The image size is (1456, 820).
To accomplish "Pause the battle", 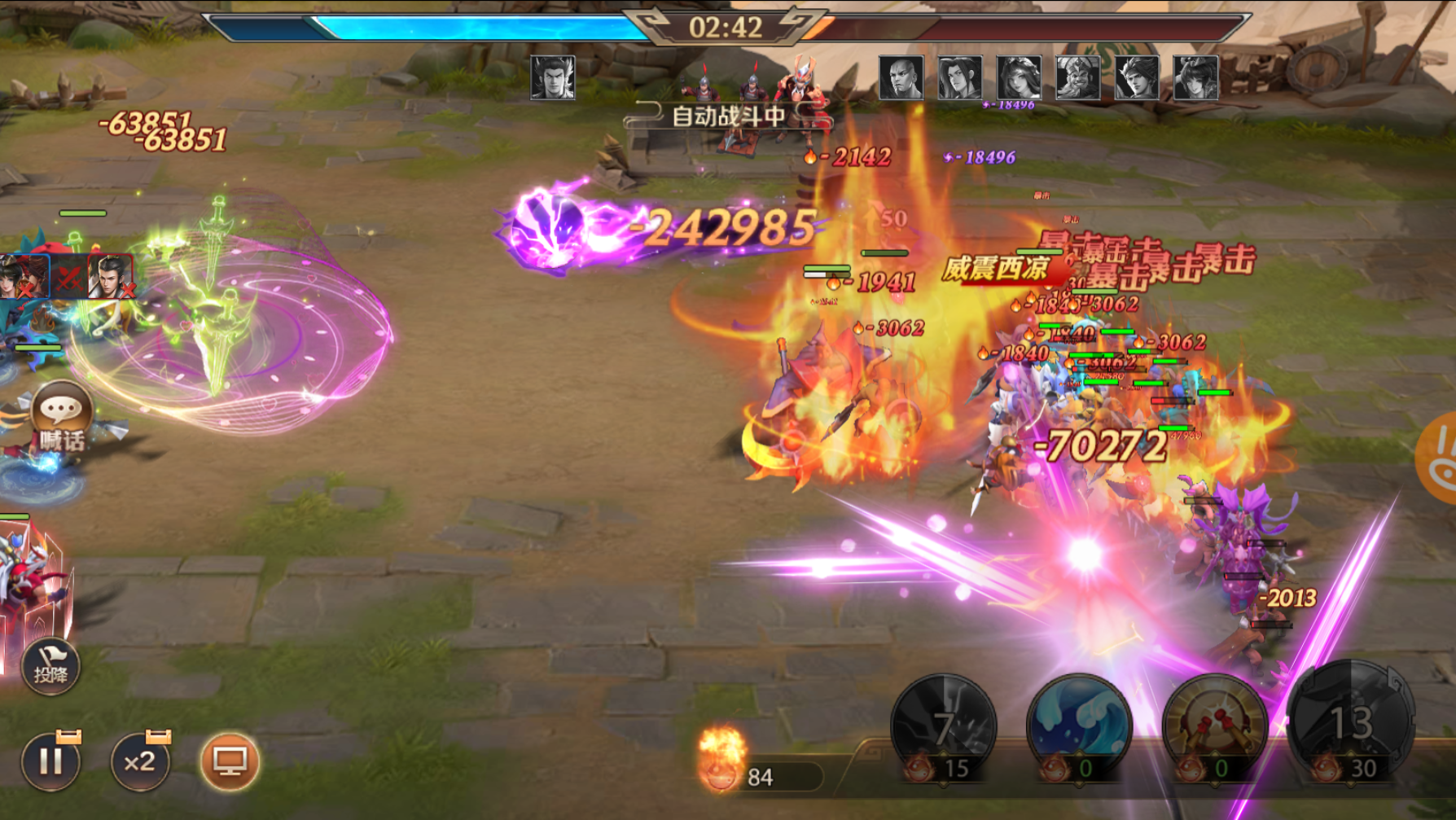I will [x=50, y=761].
